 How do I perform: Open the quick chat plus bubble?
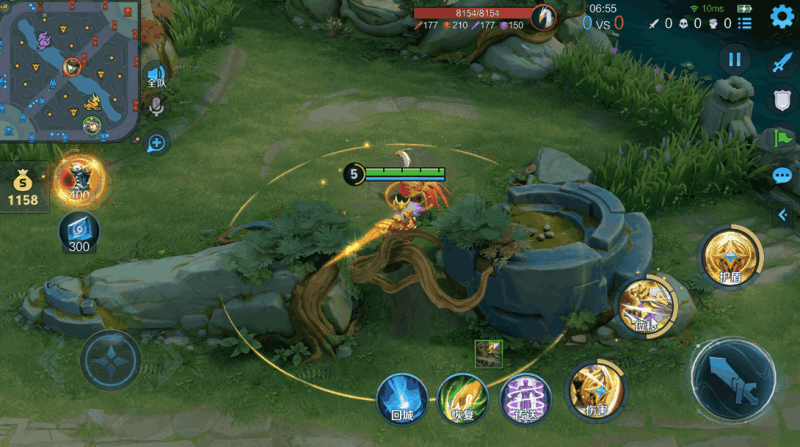(156, 143)
